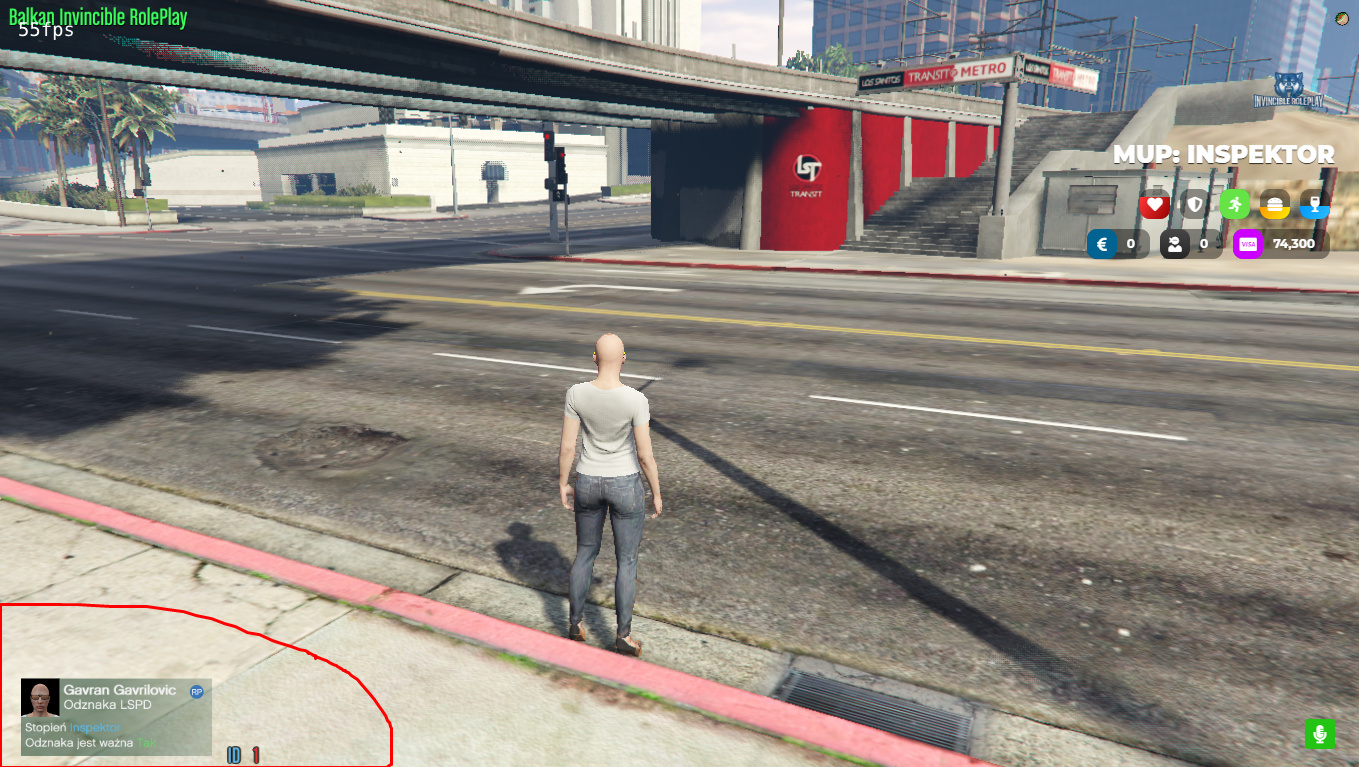Viewport: 1359px width, 767px height.
Task: Click Gavran Gavrilovic's avatar portrait
Action: 40,697
